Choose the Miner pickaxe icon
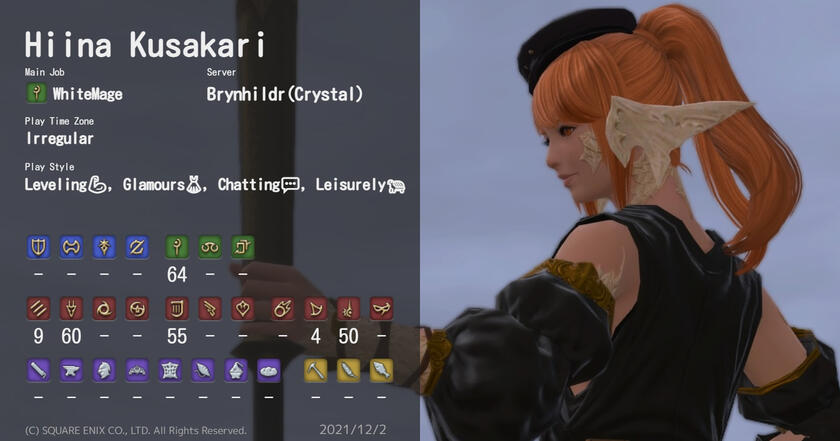The height and width of the screenshot is (441, 840). (316, 370)
